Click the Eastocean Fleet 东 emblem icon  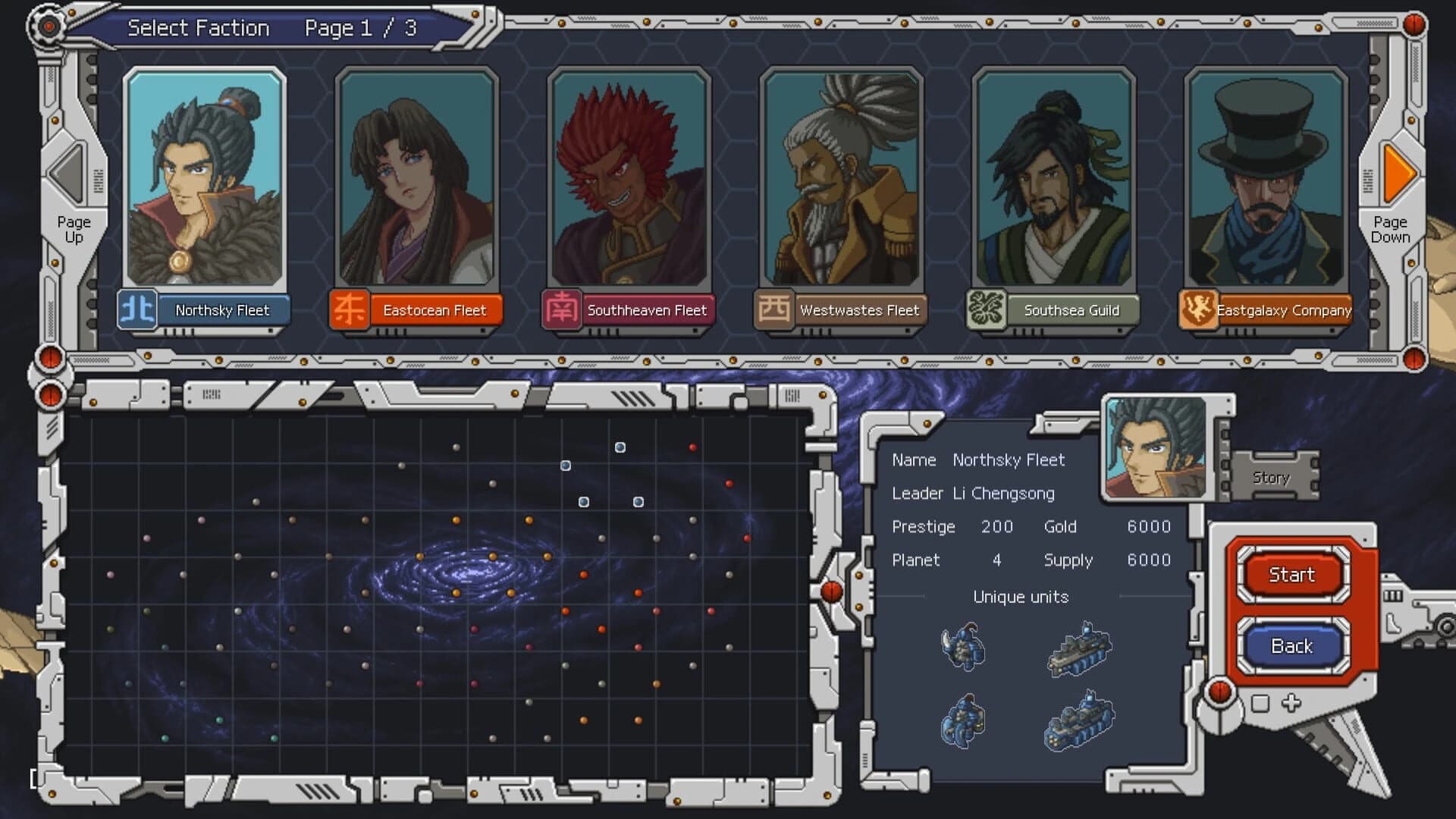pos(348,309)
